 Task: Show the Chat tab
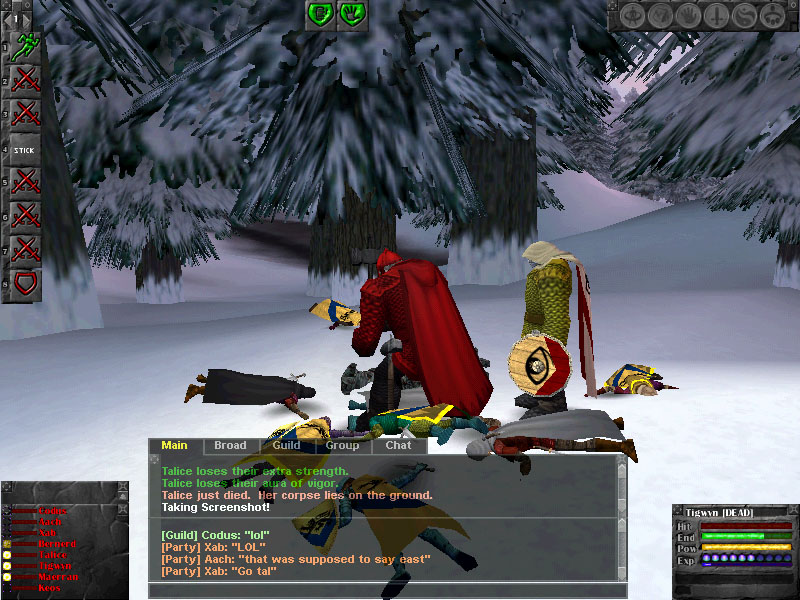(x=398, y=446)
